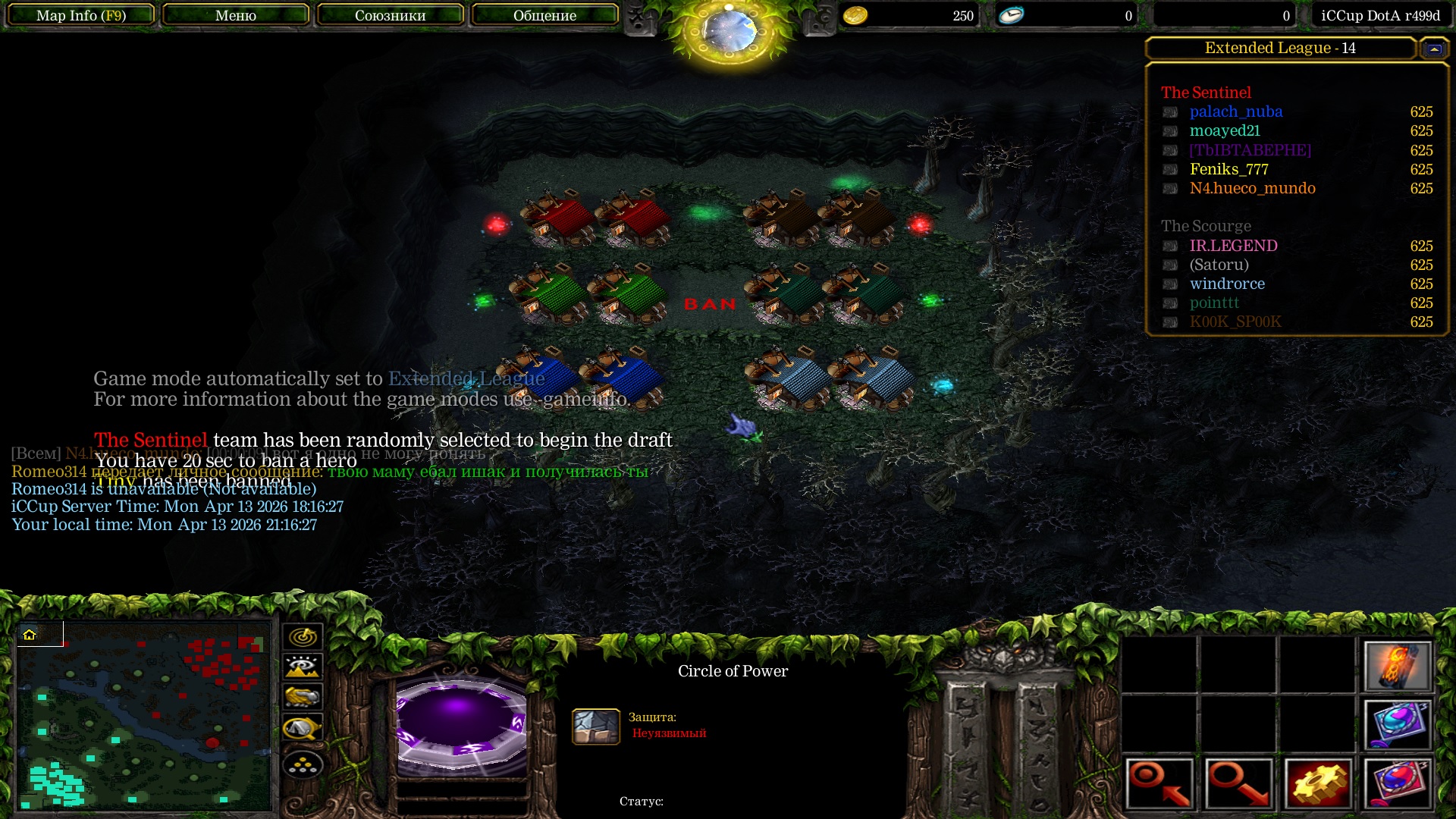Toggle minimap ally color mode
This screenshot has width=1456, height=819.
303,696
